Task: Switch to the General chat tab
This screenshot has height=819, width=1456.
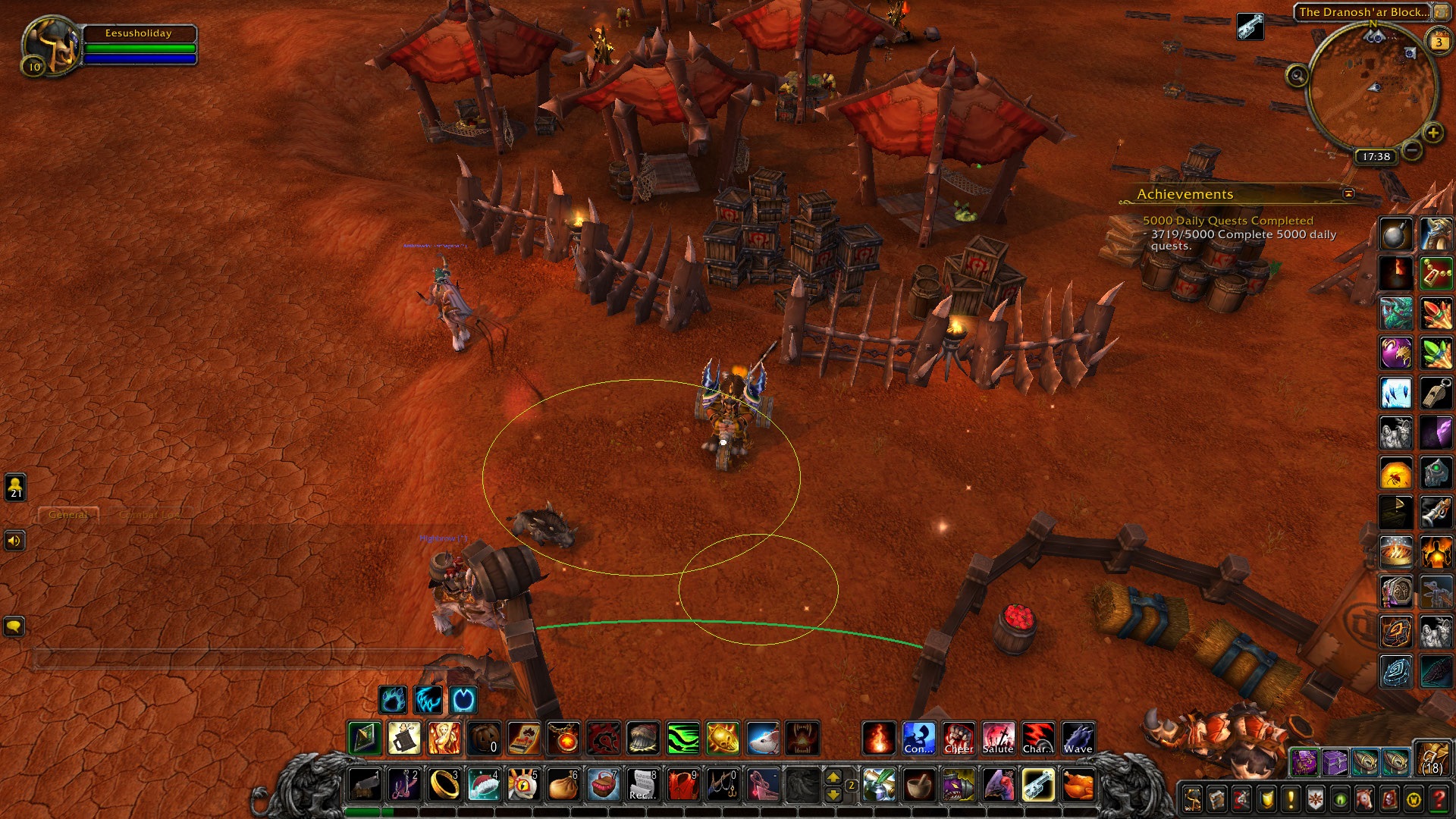Action: [68, 515]
